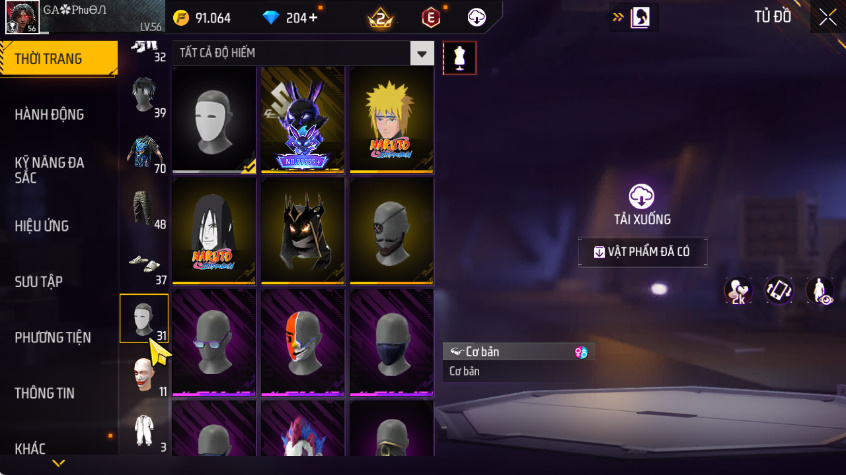Image resolution: width=846 pixels, height=475 pixels.
Task: Select the plain white mask item
Action: pos(215,119)
